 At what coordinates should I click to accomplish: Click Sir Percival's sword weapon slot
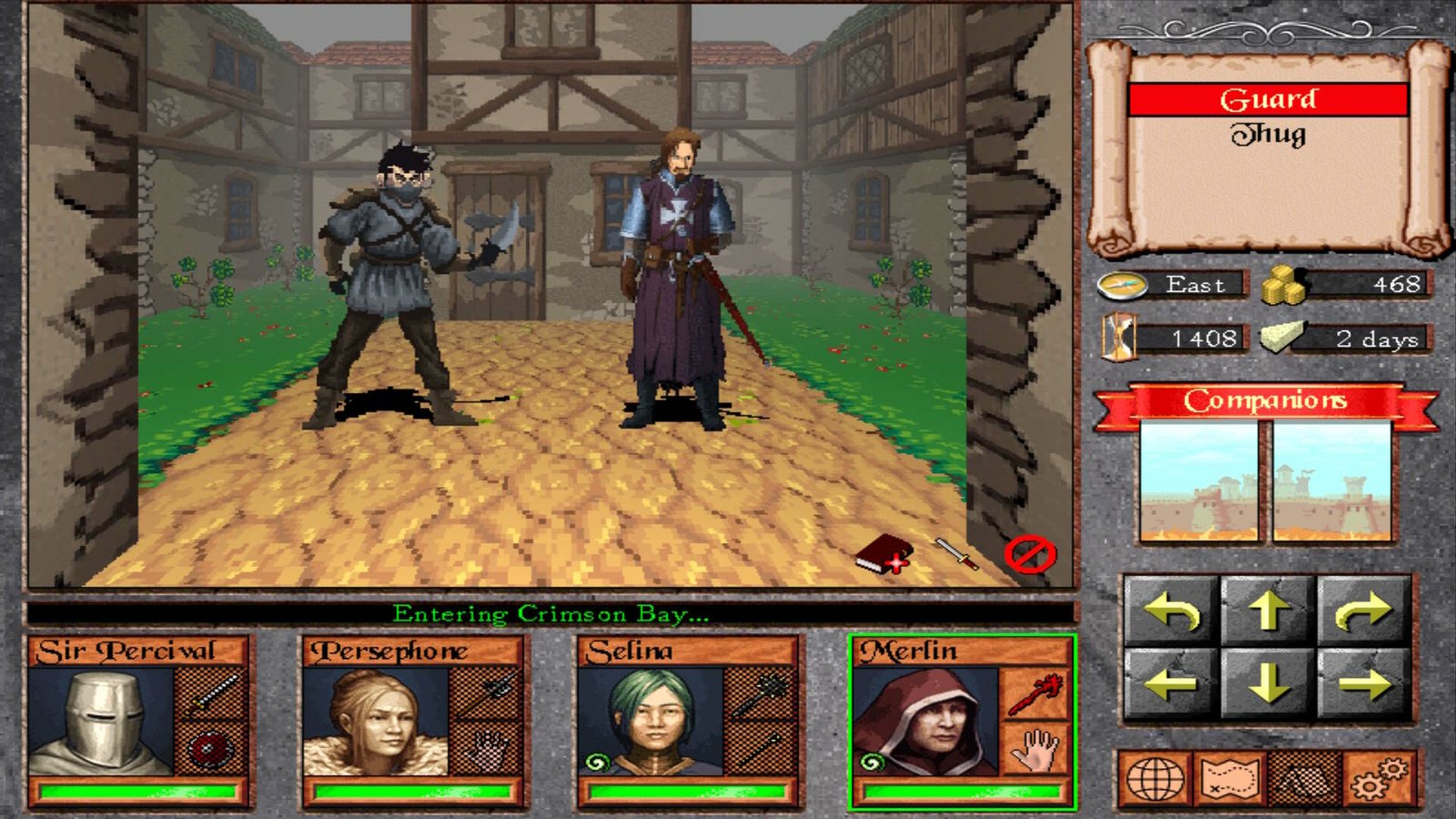point(211,693)
